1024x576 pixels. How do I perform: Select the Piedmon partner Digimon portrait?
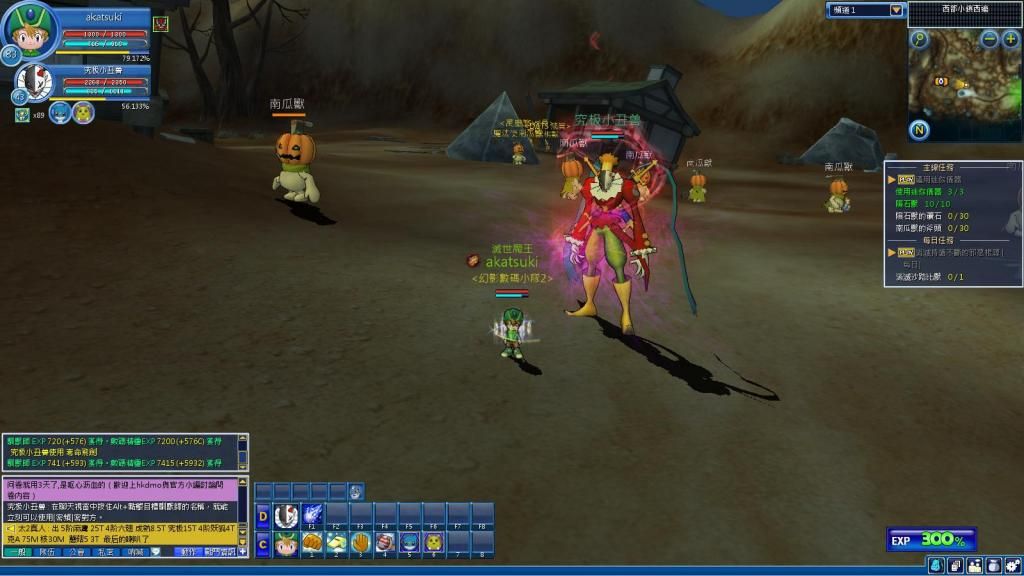pyautogui.click(x=33, y=80)
